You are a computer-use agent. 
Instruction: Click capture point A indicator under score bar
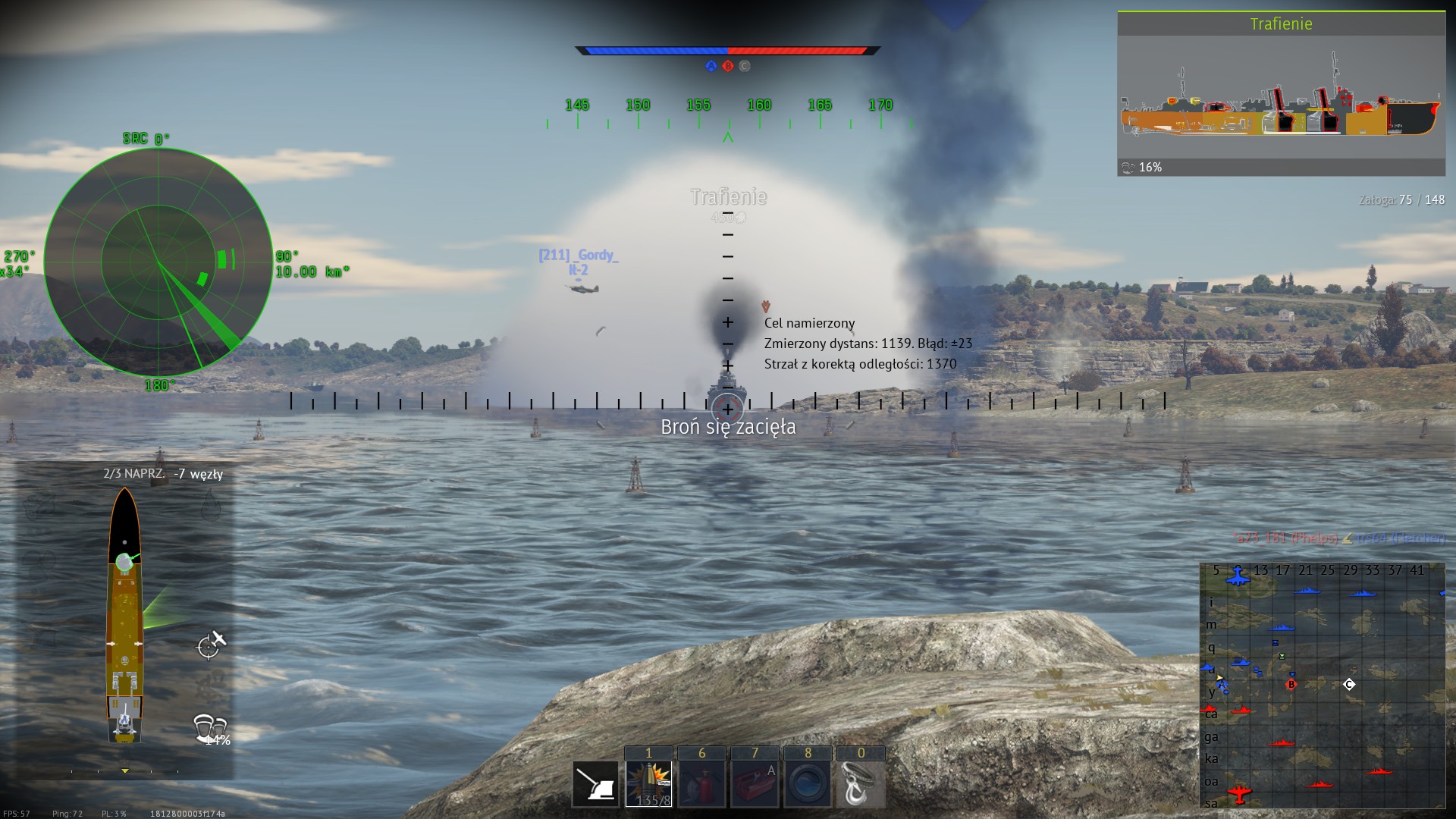[711, 66]
